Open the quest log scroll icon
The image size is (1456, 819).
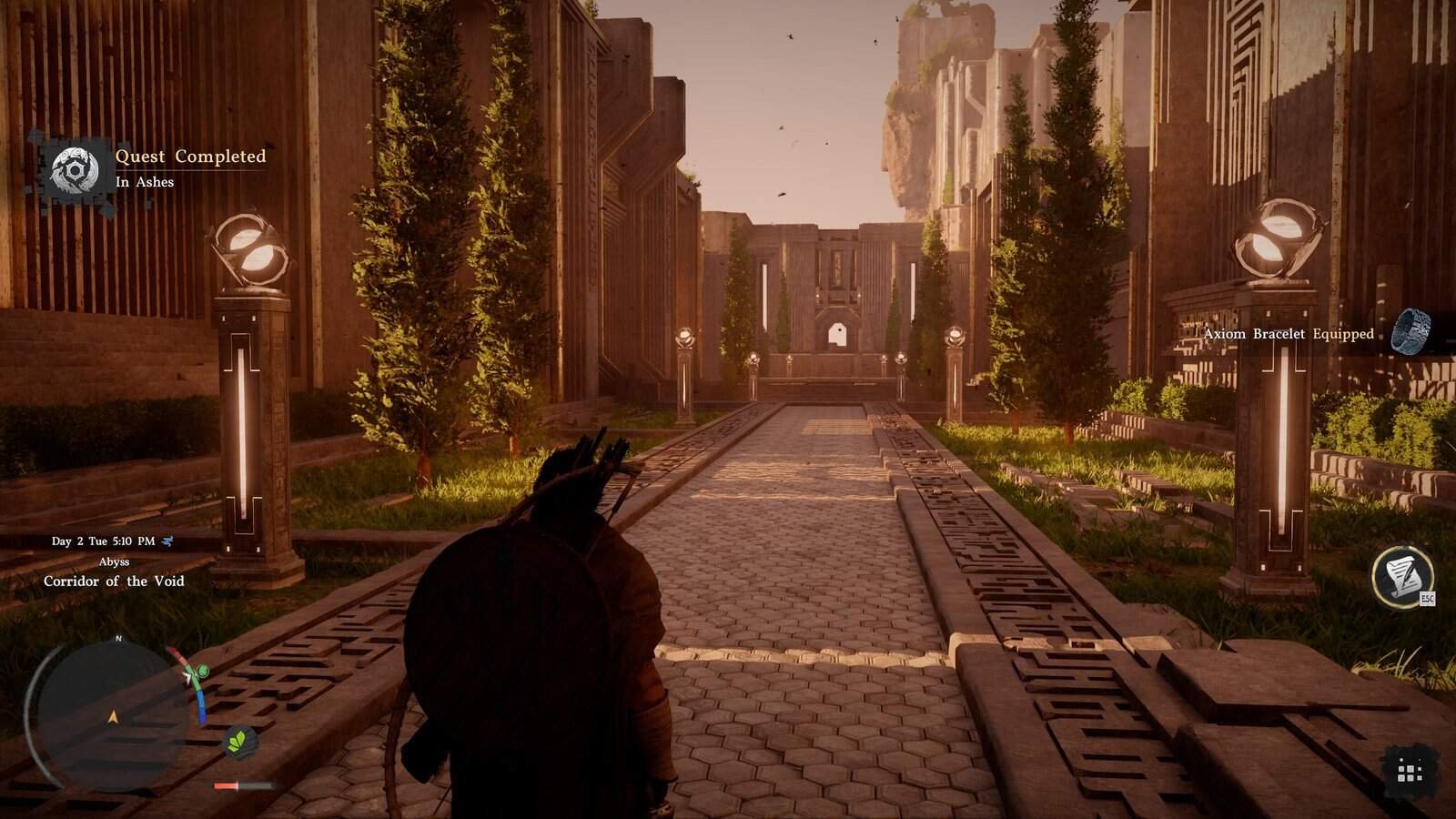click(x=1401, y=576)
